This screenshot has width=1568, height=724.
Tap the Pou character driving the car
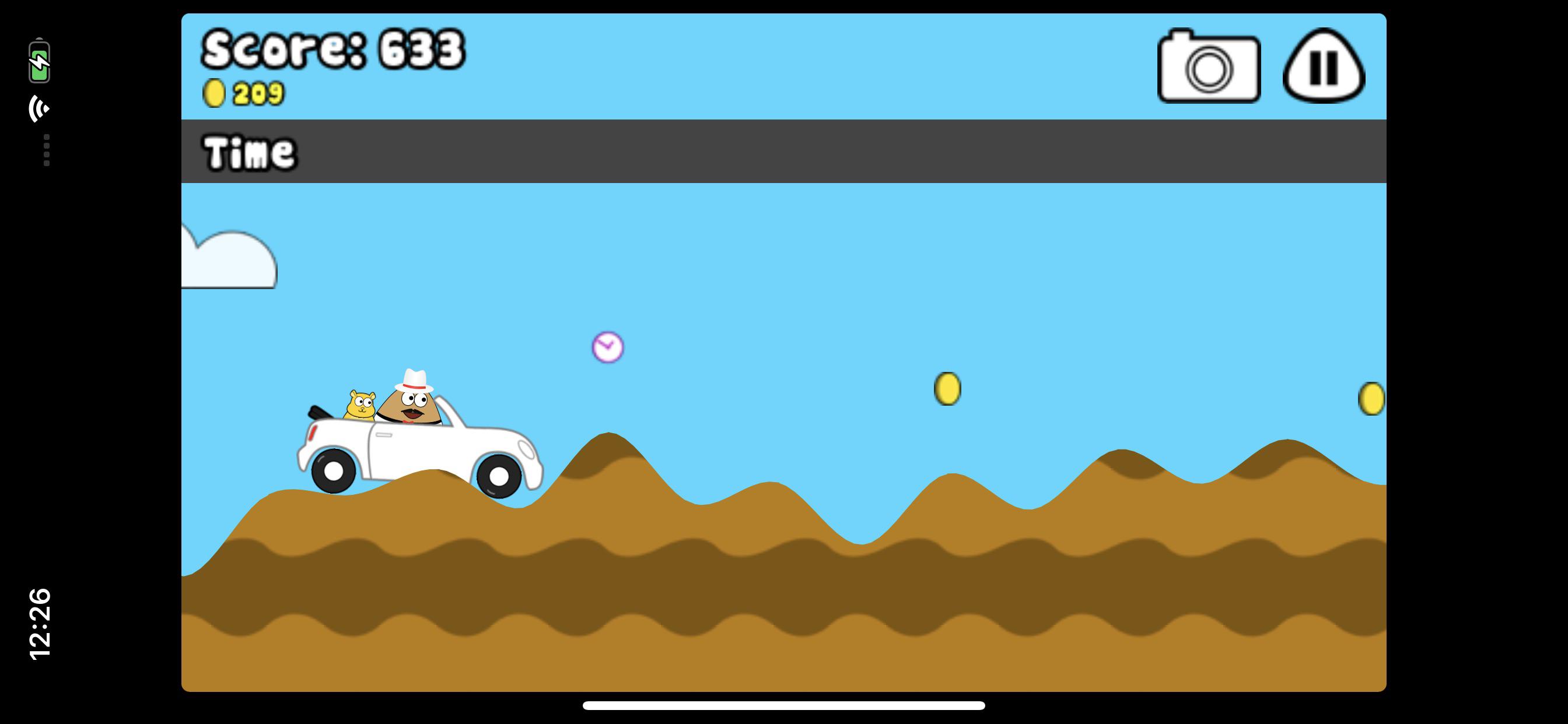[412, 406]
